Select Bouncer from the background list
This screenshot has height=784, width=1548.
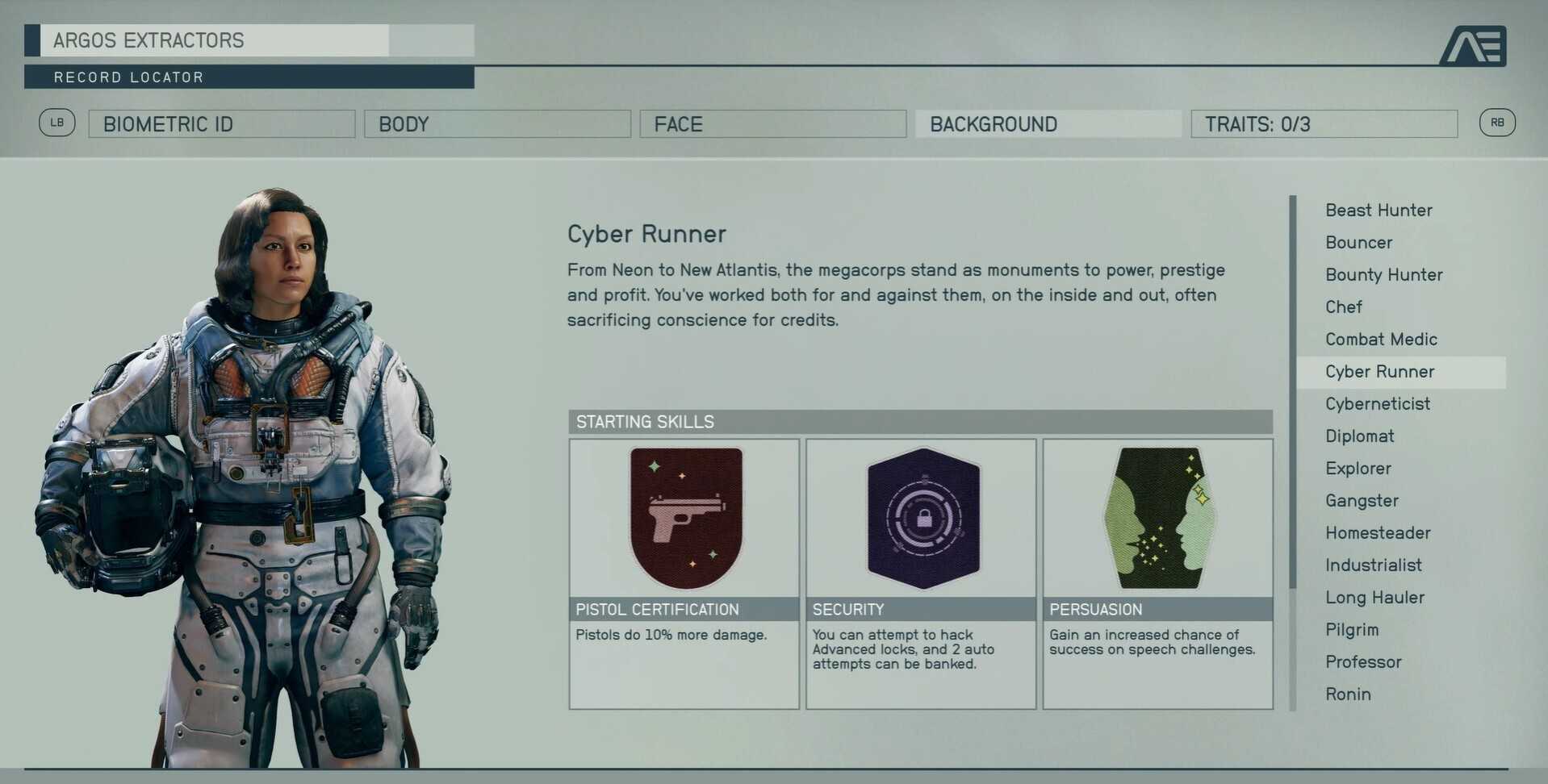click(x=1358, y=243)
